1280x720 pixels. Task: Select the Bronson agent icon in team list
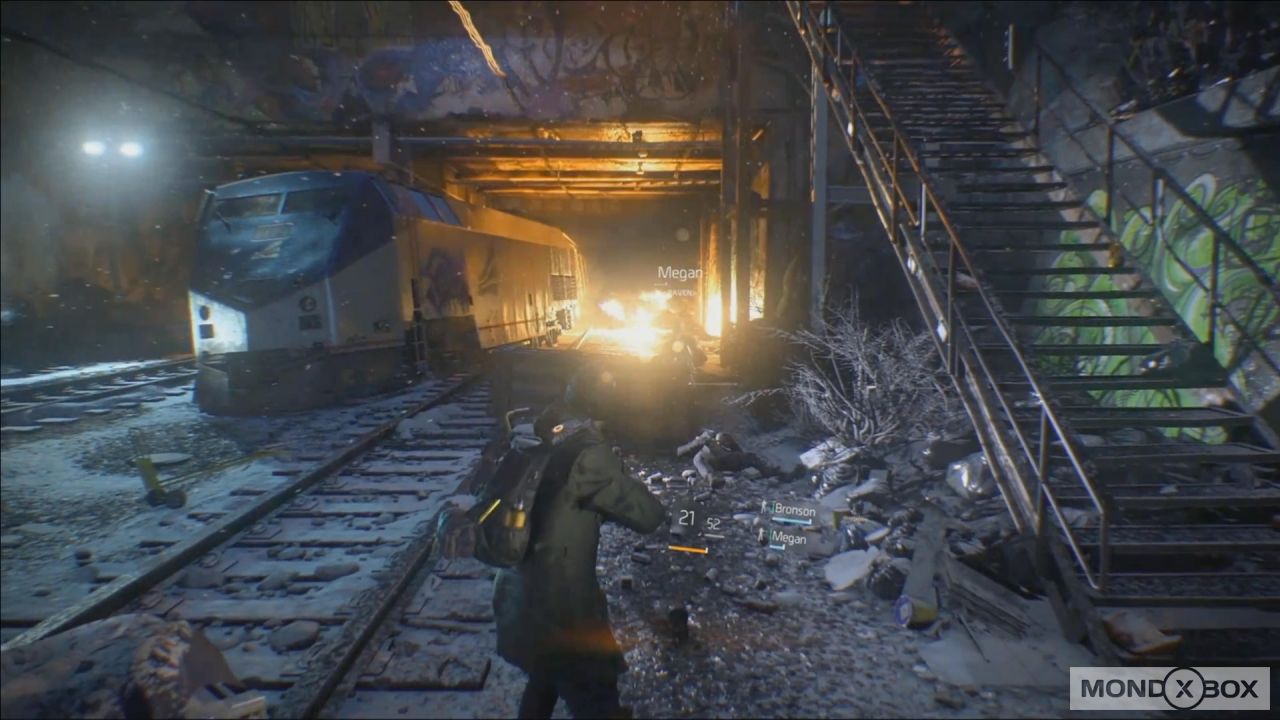click(x=765, y=508)
